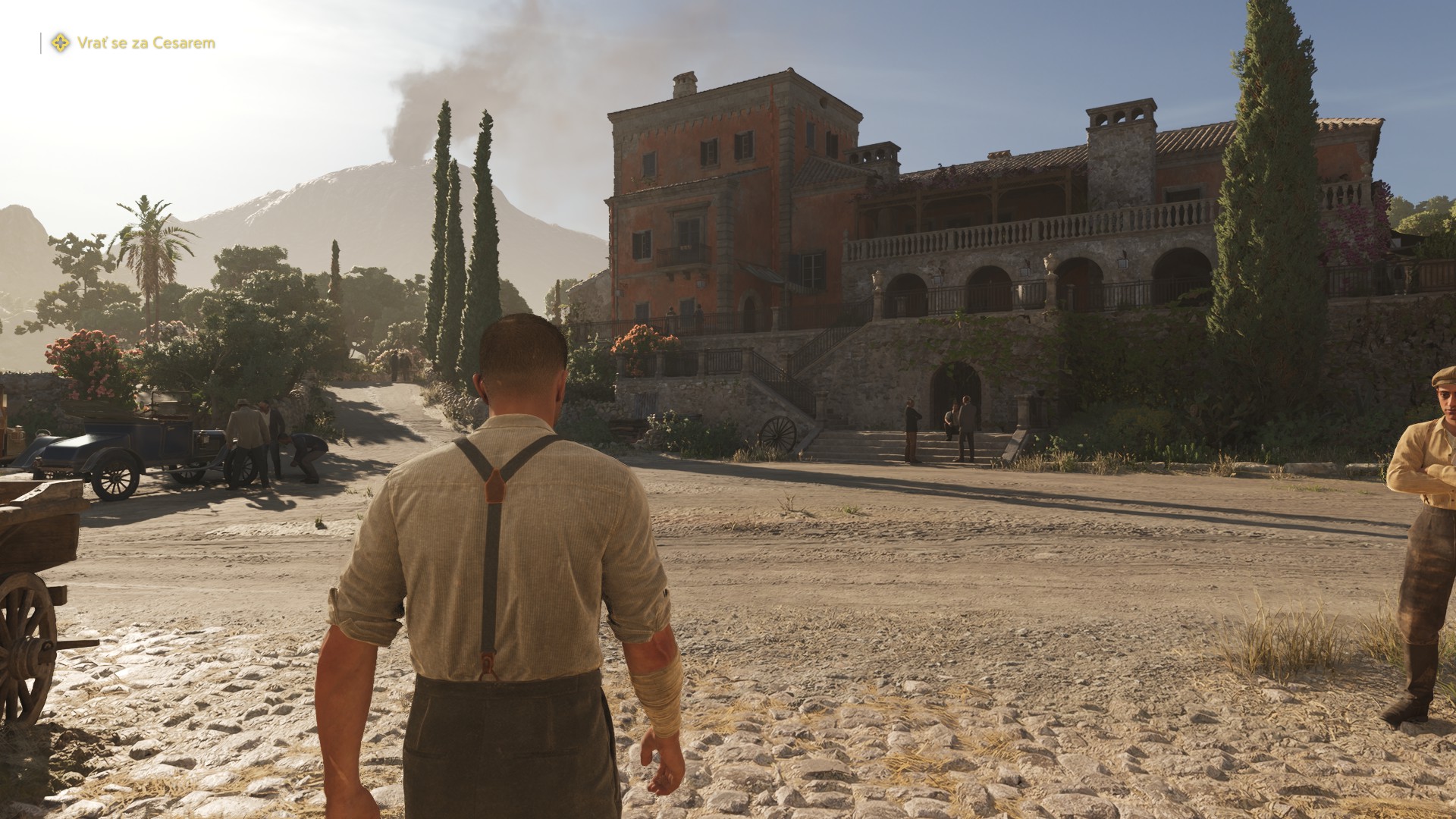Select the "Vrať se za Cesarem" objective tracker
The width and height of the screenshot is (1456, 819).
coord(146,43)
